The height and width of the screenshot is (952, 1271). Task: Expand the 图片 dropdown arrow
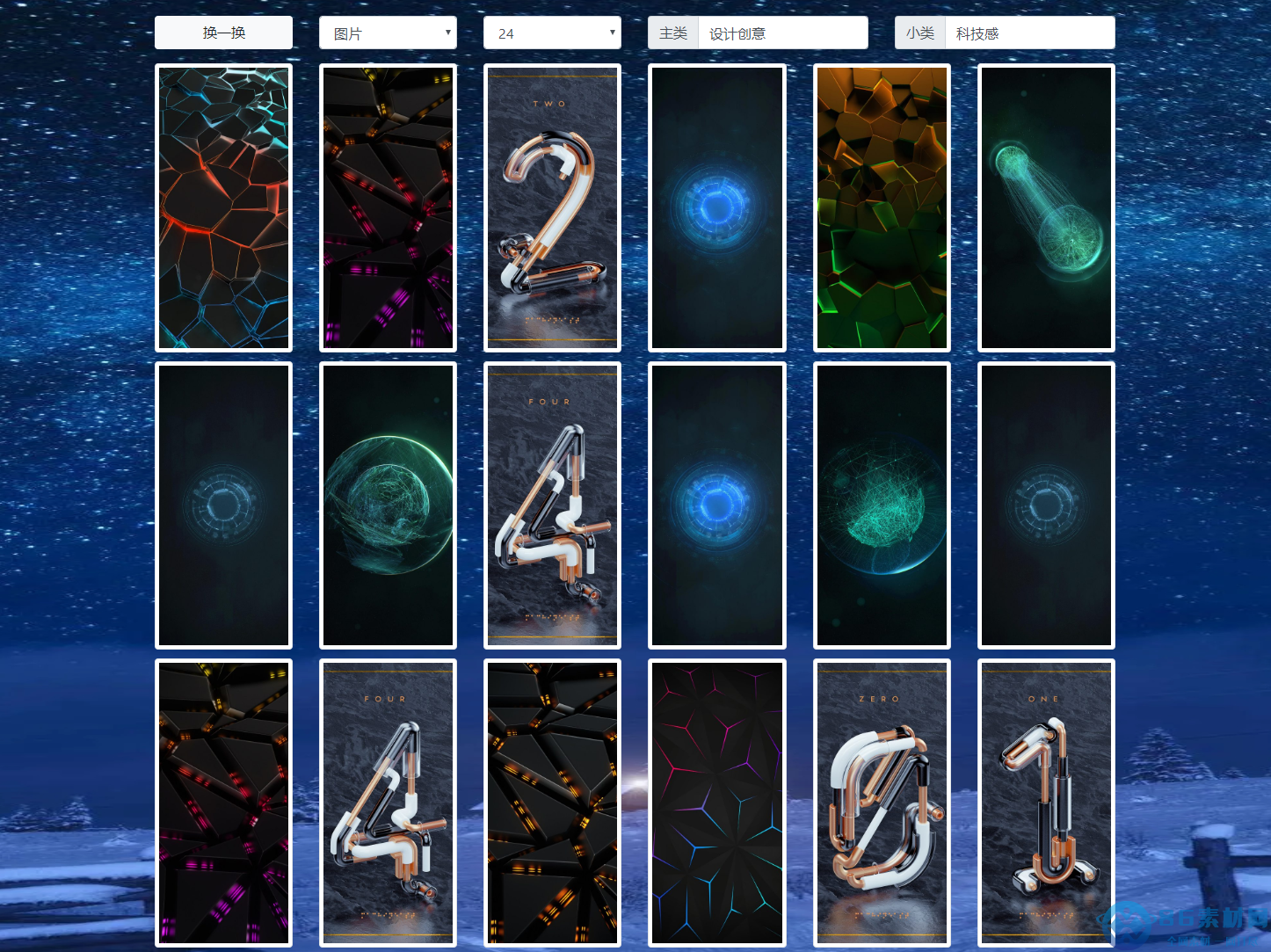[449, 33]
